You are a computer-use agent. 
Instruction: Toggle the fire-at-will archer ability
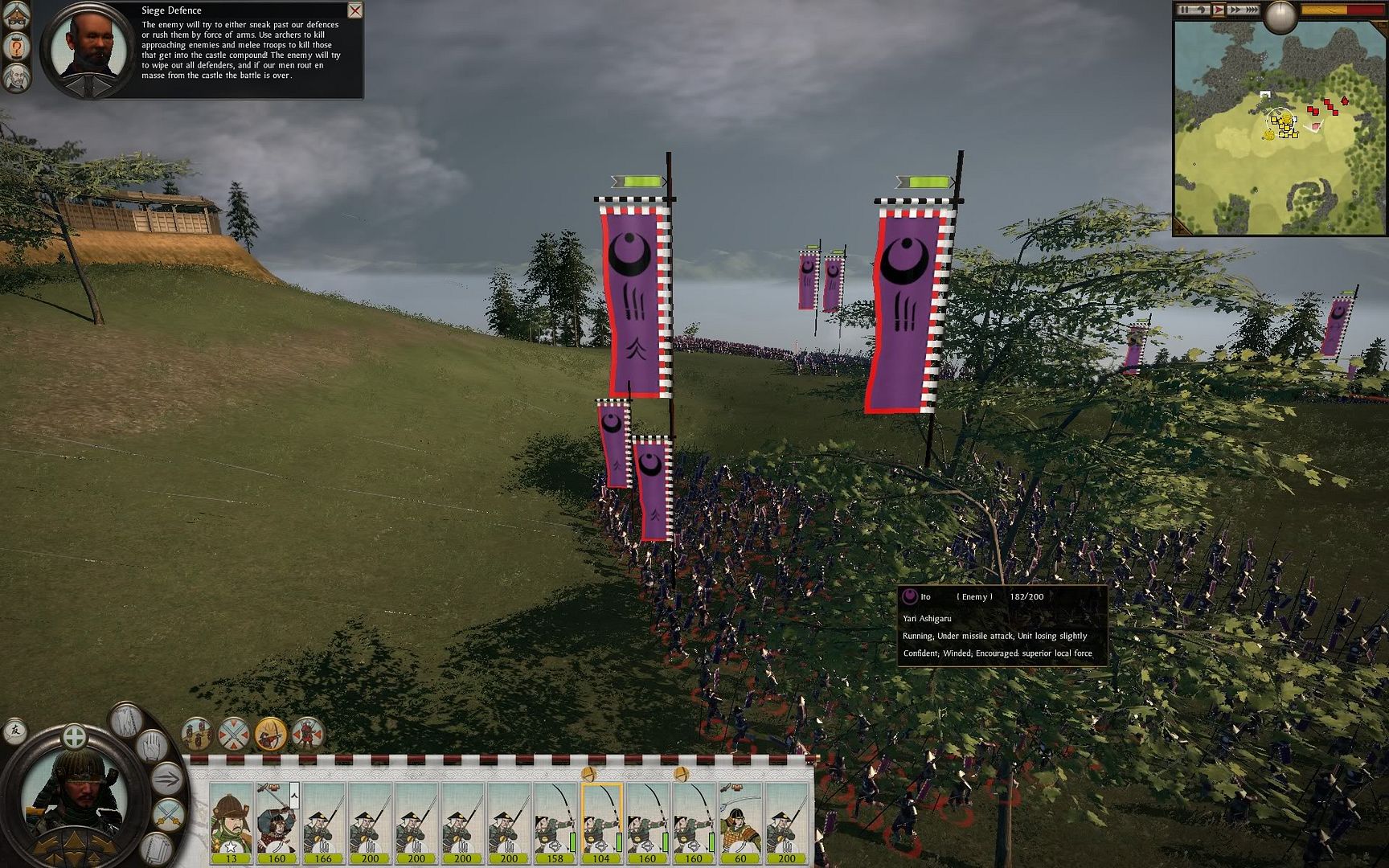270,734
